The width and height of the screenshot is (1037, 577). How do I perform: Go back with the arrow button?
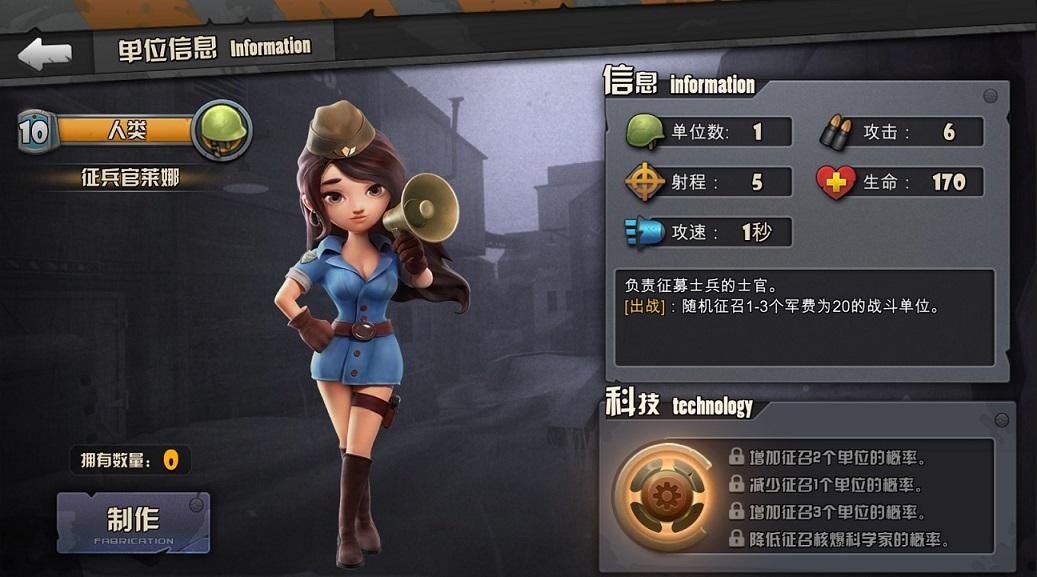click(x=45, y=53)
